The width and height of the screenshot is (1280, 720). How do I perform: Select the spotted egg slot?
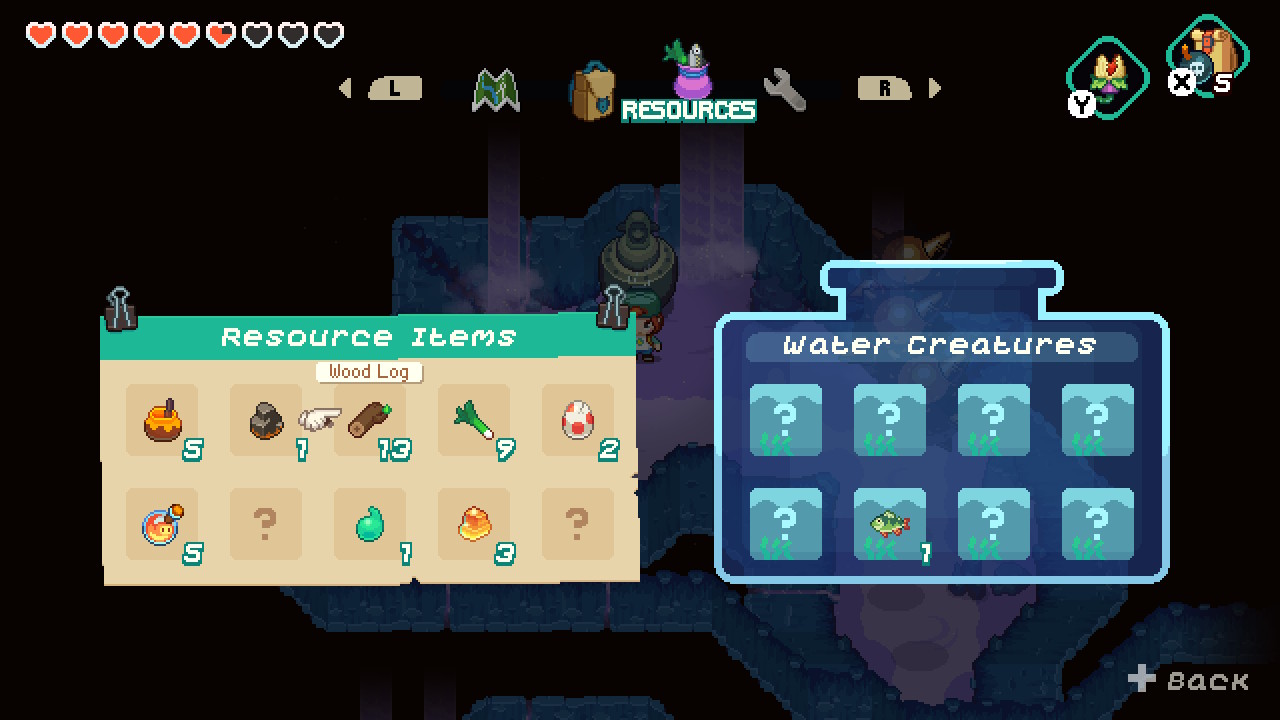coord(578,421)
